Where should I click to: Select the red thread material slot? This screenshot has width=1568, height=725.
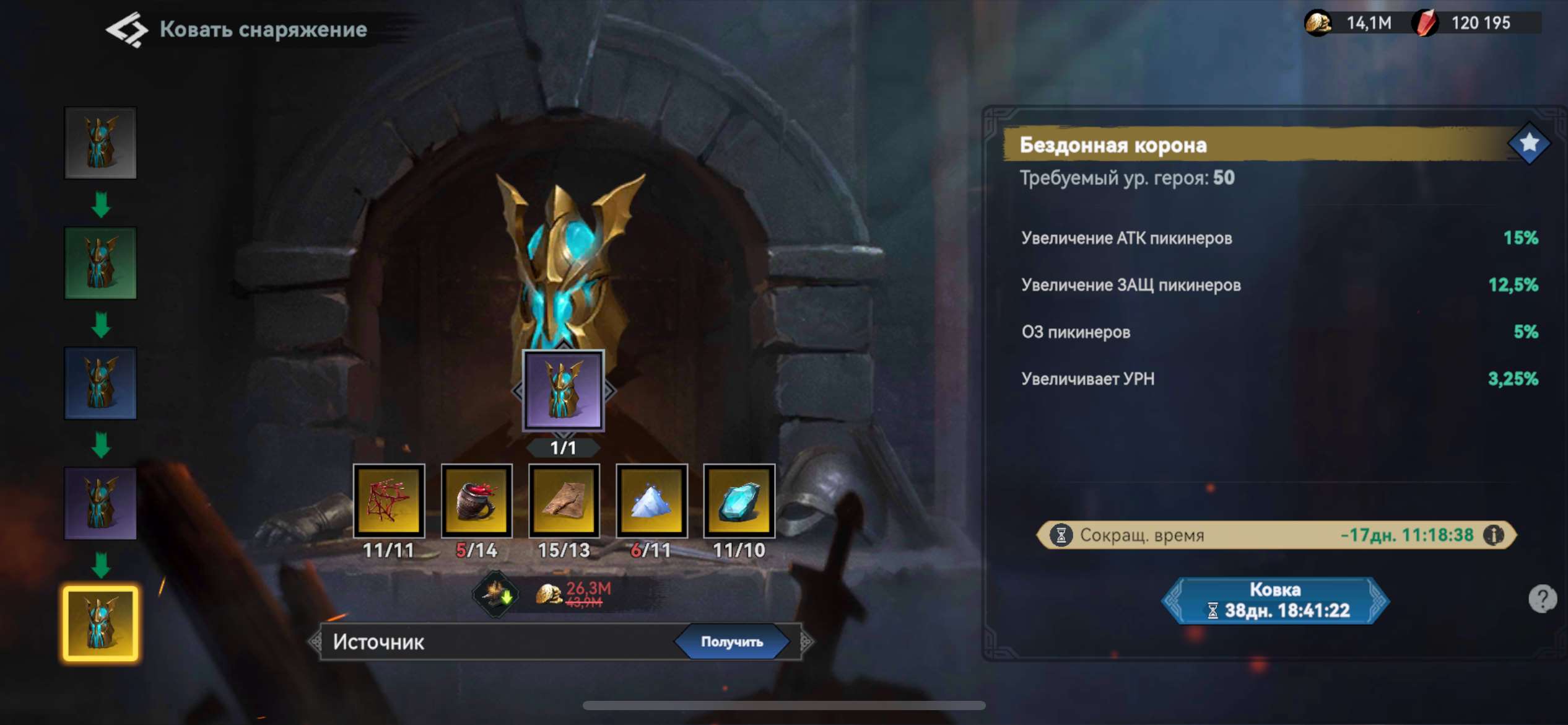coord(389,501)
